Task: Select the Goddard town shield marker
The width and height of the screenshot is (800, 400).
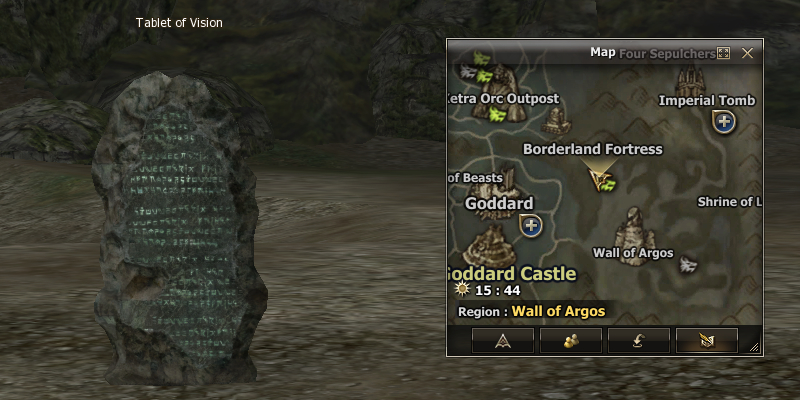Action: pyautogui.click(x=531, y=225)
